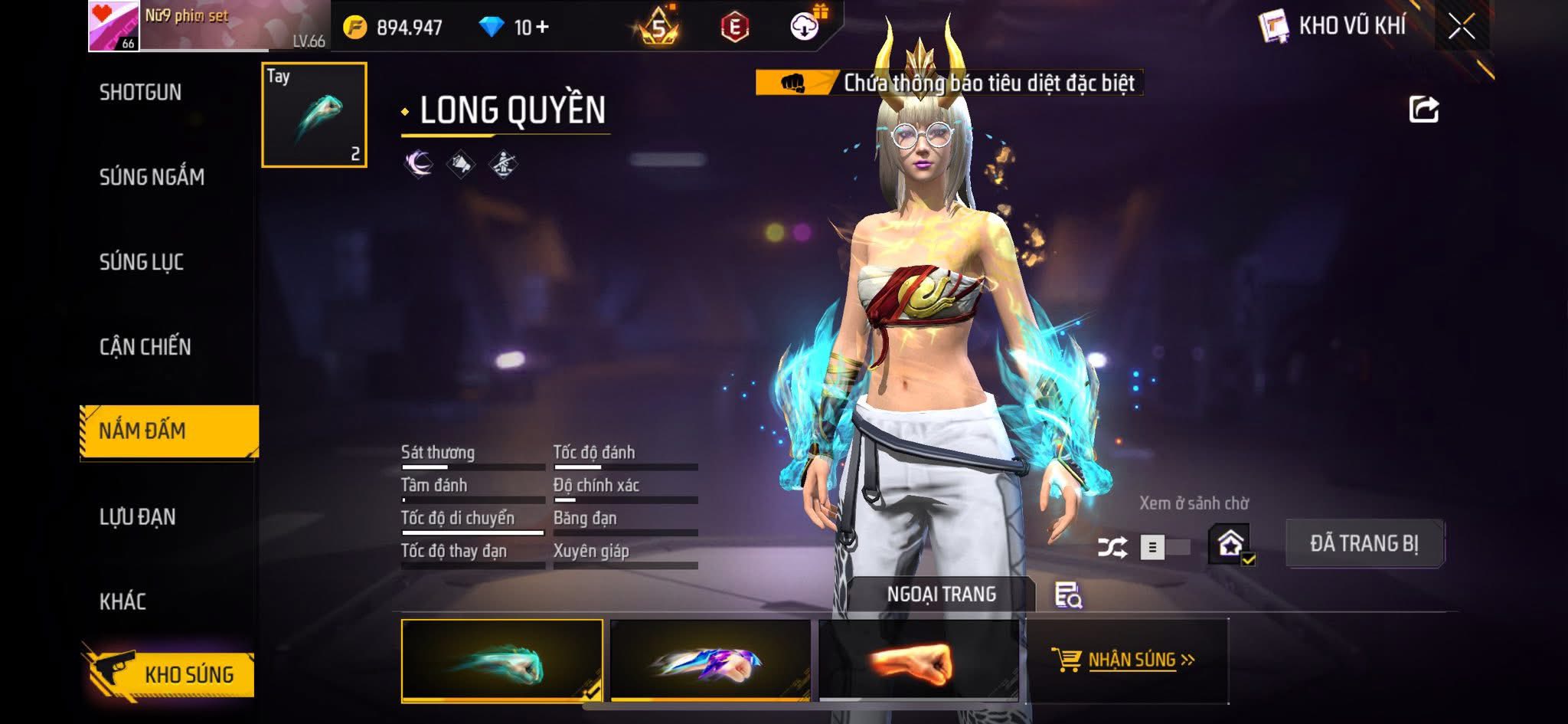Choose the purple-blue fist skin
This screenshot has height=724, width=1568.
(x=710, y=660)
